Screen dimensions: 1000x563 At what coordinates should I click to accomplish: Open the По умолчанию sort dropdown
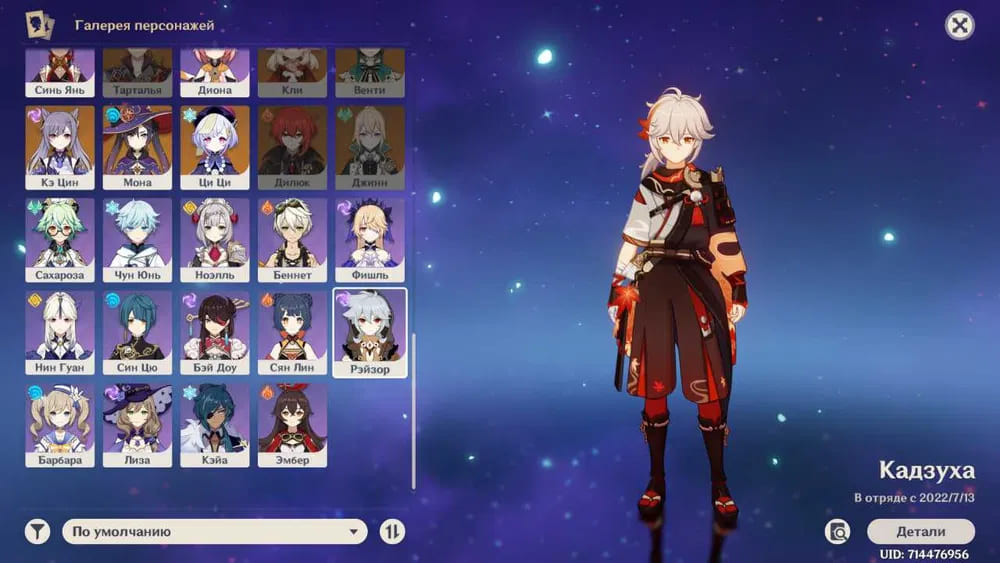215,532
